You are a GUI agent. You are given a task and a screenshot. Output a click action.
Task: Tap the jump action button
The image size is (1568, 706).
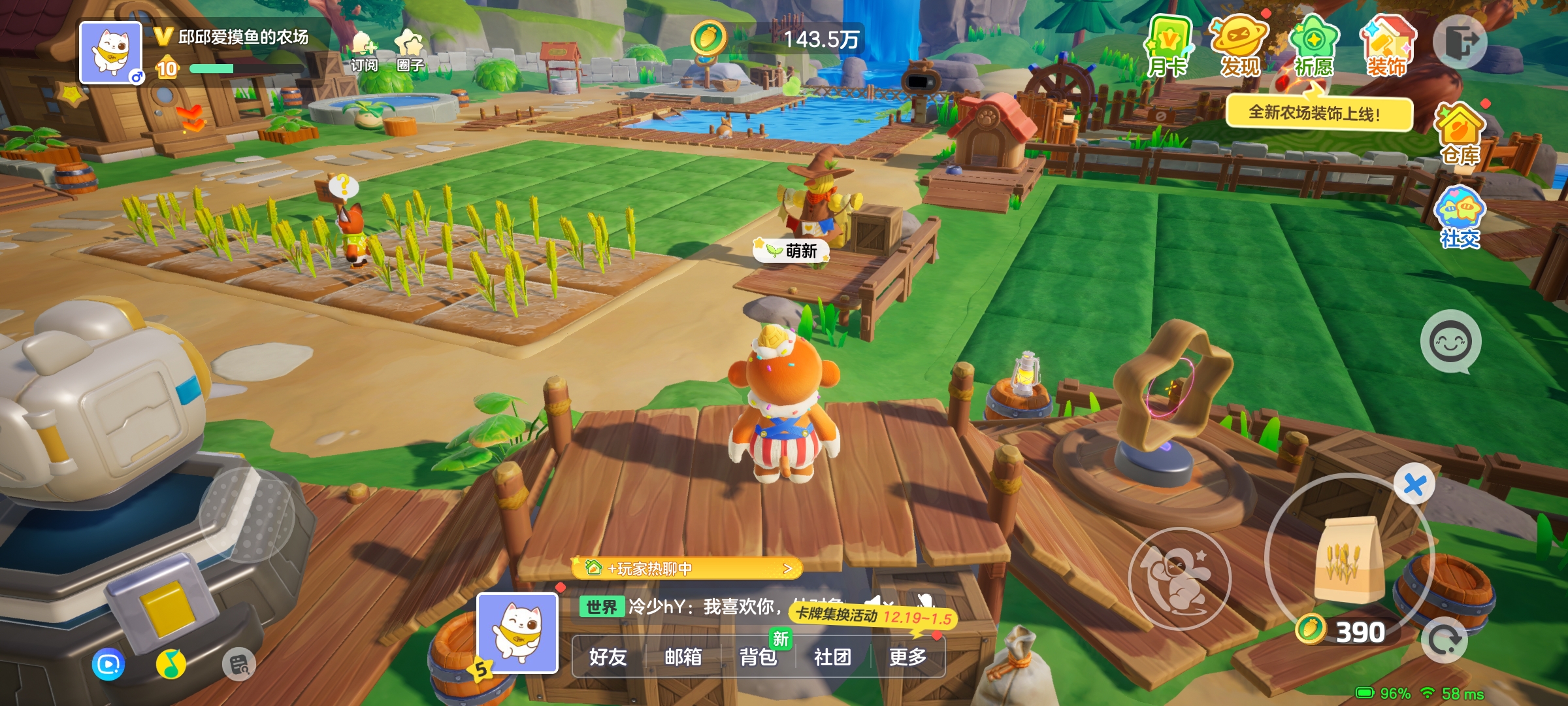click(1179, 578)
